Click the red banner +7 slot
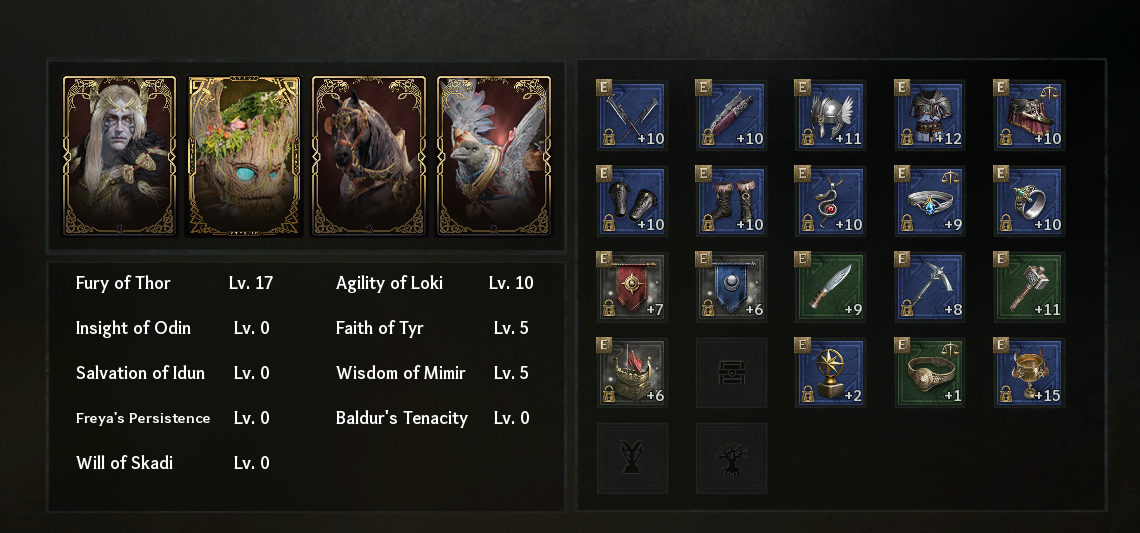 [632, 287]
